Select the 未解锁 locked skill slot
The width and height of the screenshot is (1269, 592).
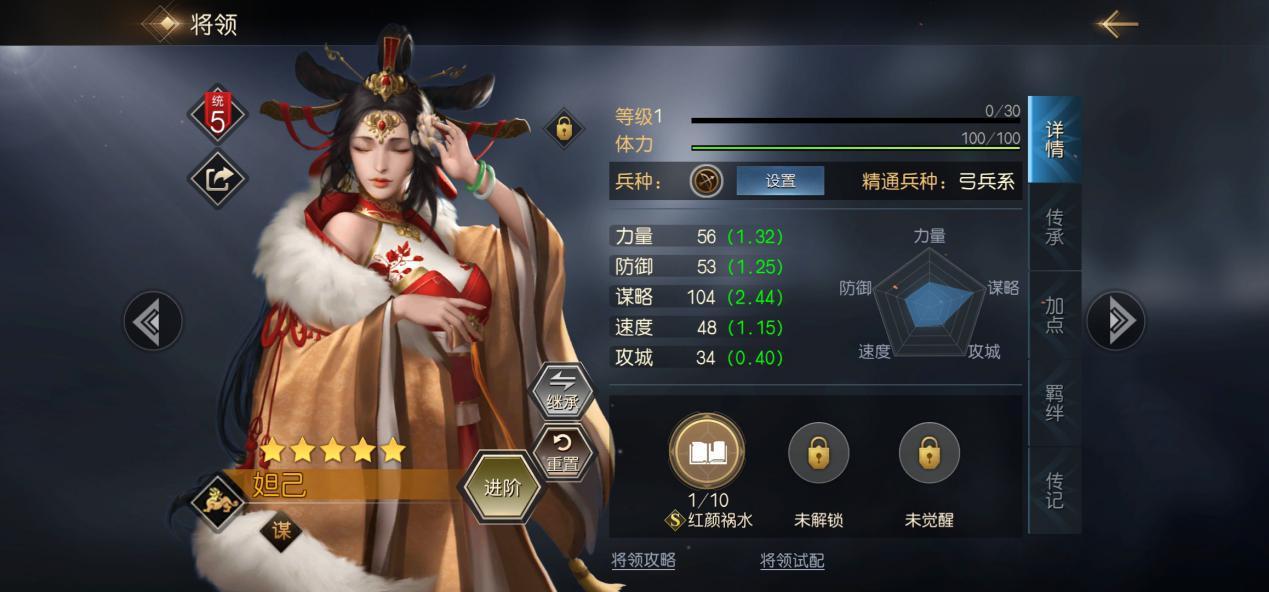pyautogui.click(x=818, y=454)
